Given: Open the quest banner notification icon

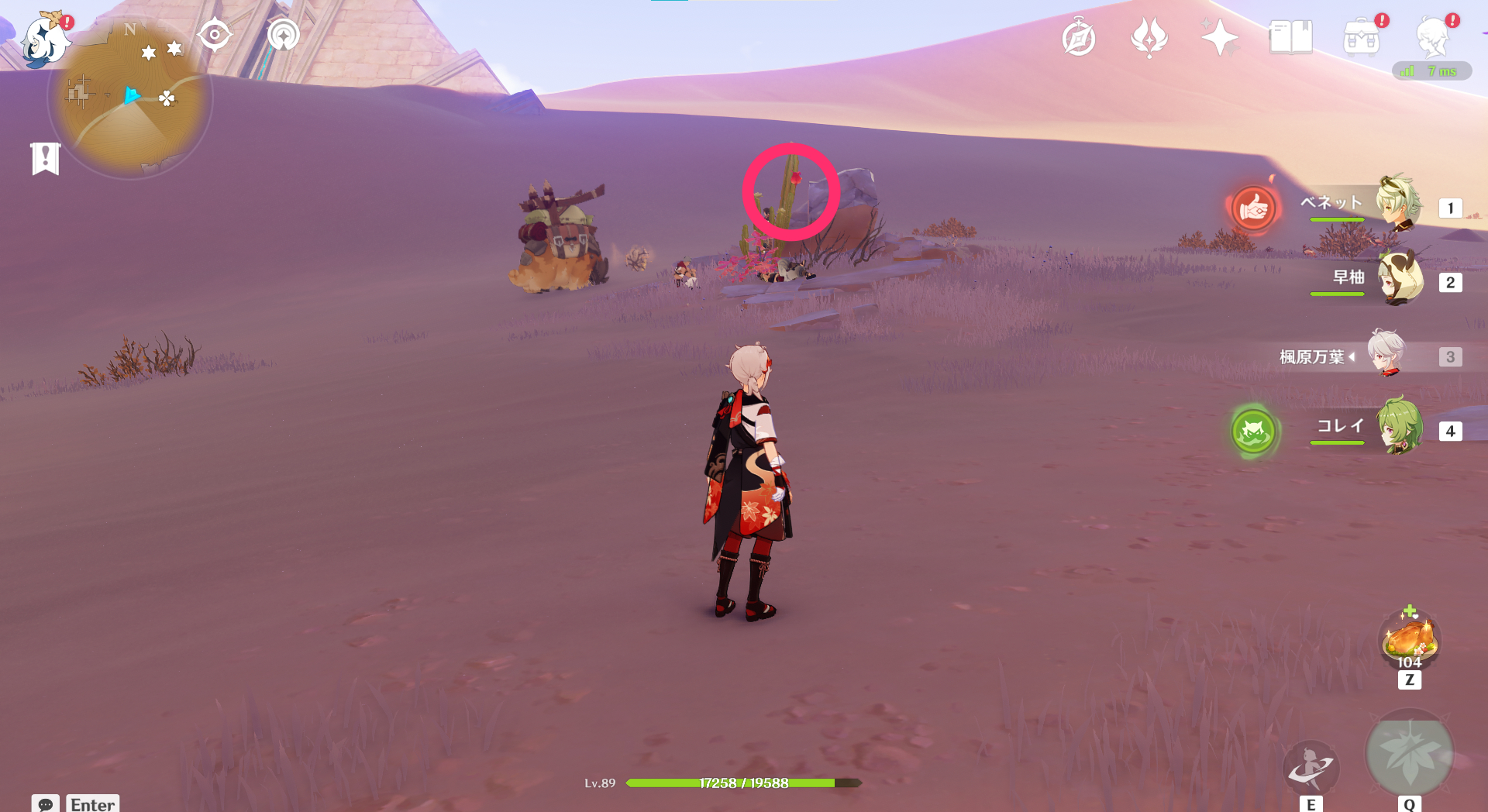Looking at the screenshot, I should tap(46, 157).
